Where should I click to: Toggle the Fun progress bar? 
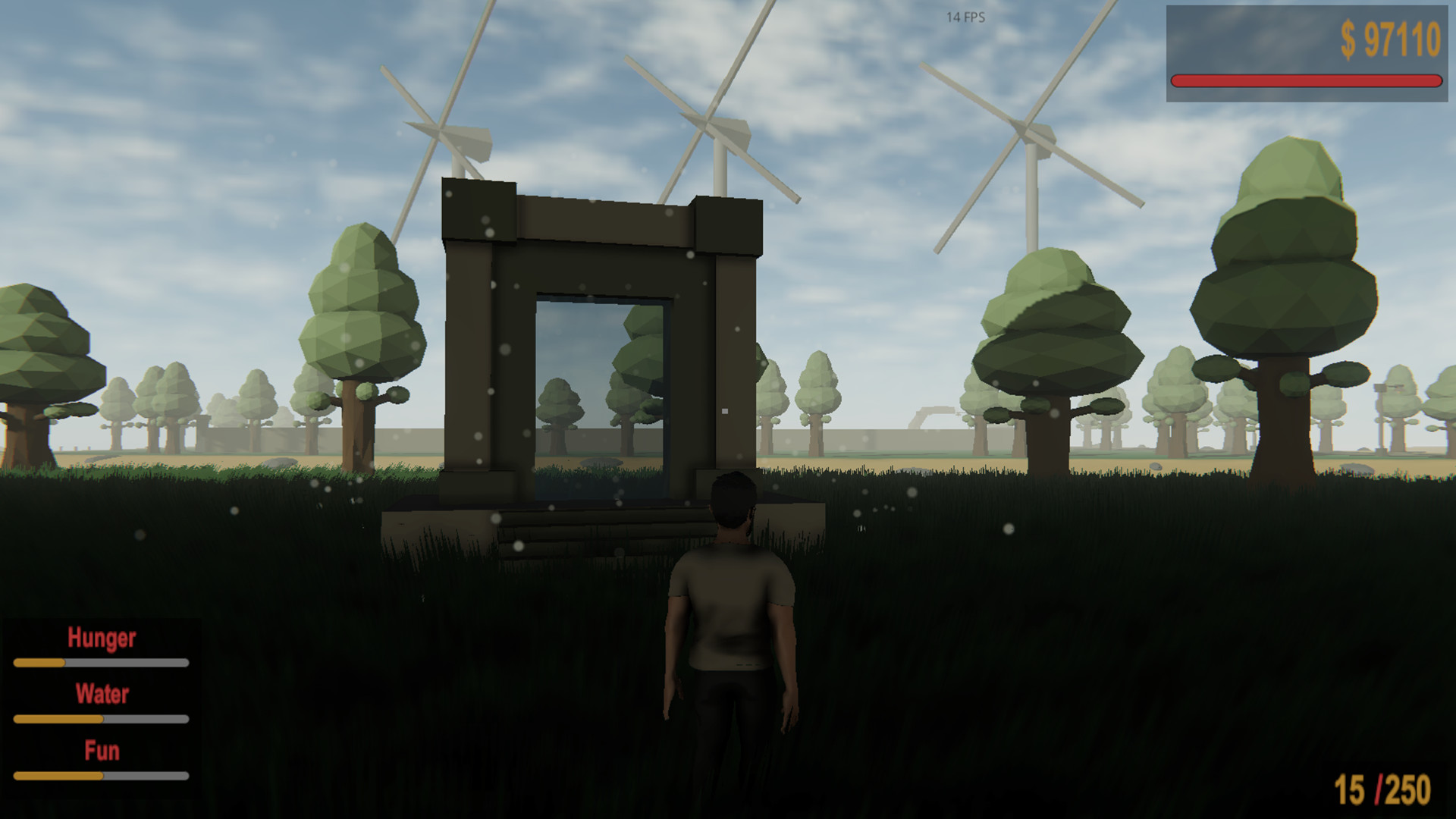(102, 775)
